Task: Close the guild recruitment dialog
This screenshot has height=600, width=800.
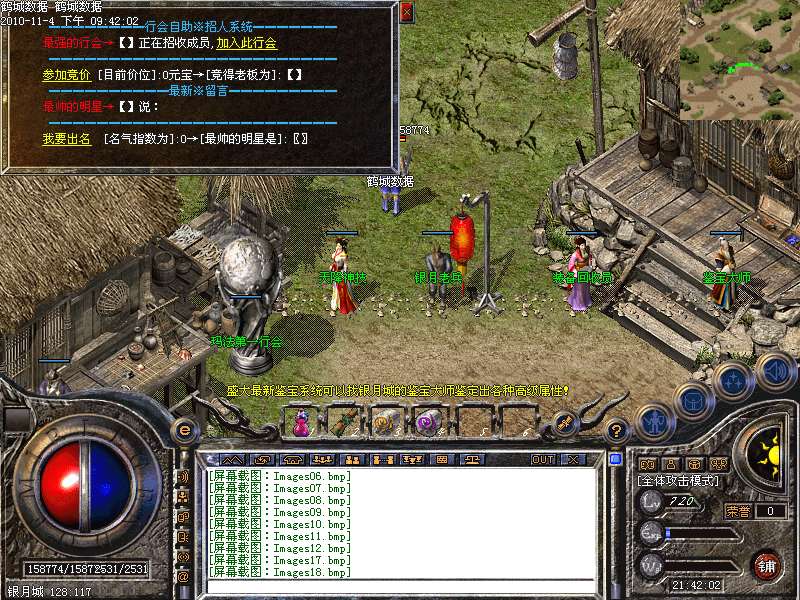Action: (x=406, y=12)
